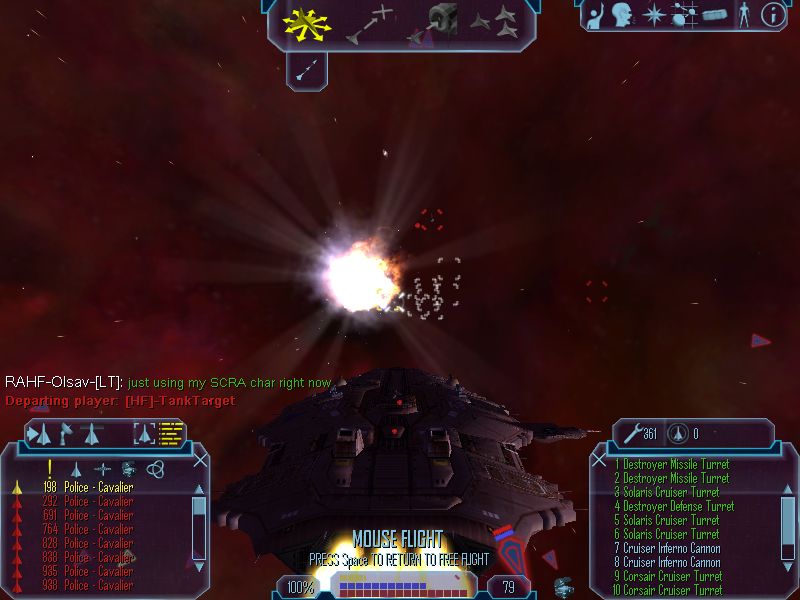The image size is (800, 600).
Task: Open the Inventory cargo canister icon
Action: [713, 15]
